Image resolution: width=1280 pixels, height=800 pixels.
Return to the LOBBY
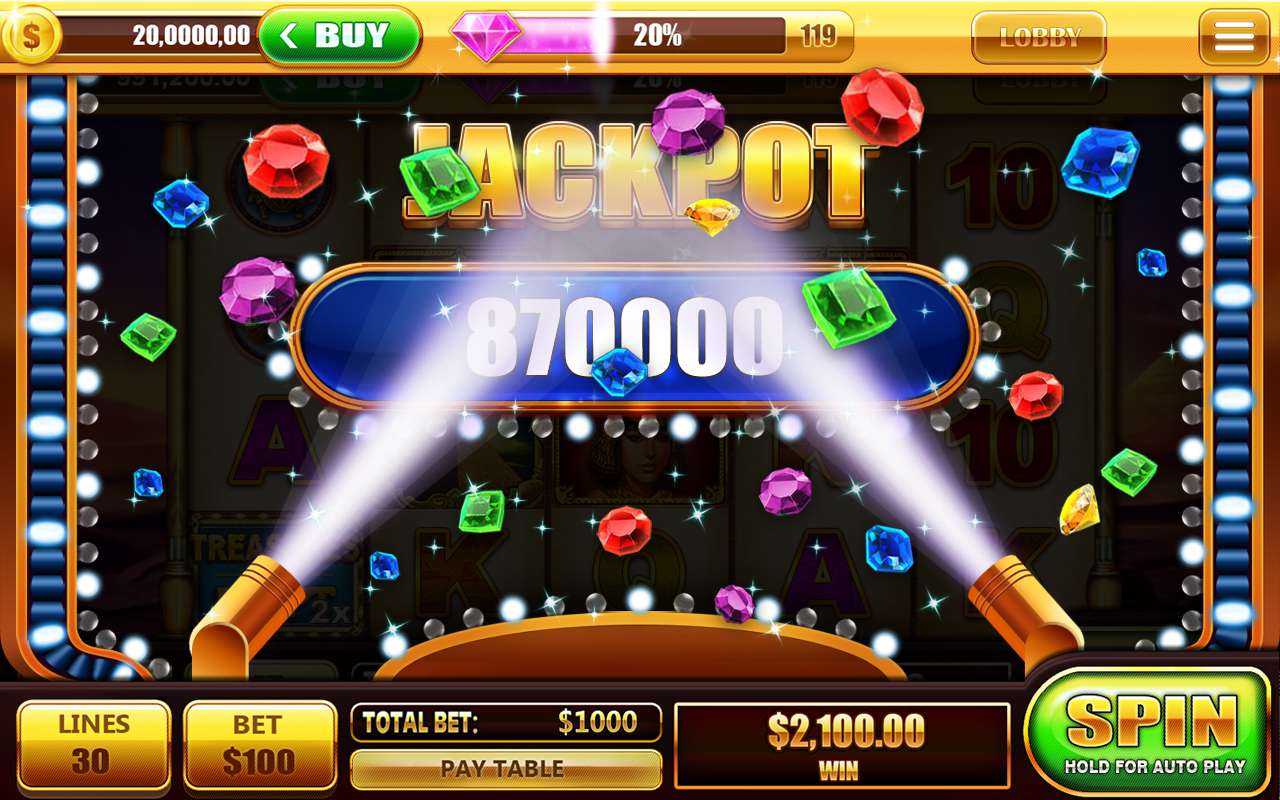(x=1039, y=38)
